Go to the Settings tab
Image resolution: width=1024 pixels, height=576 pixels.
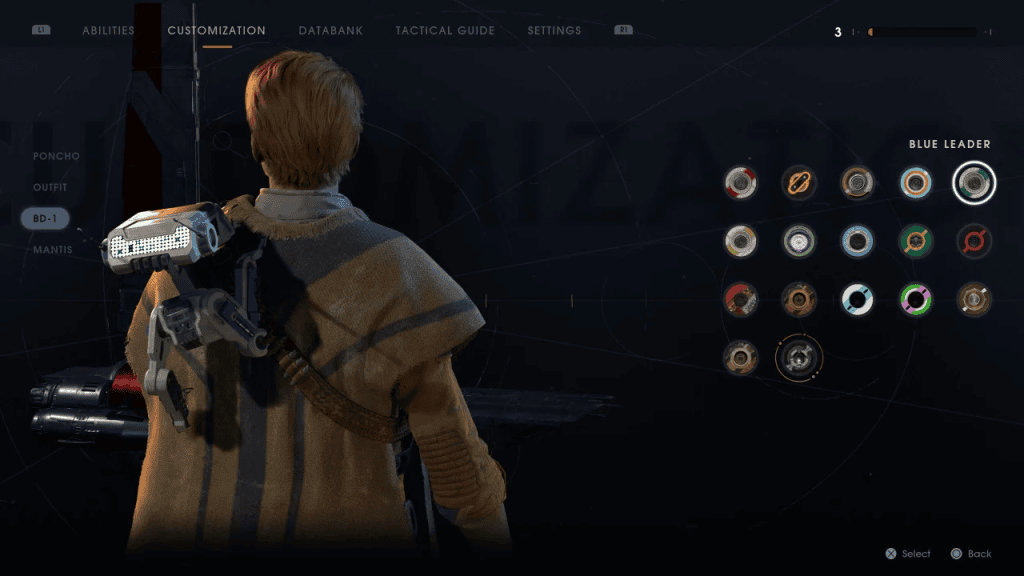coord(554,31)
